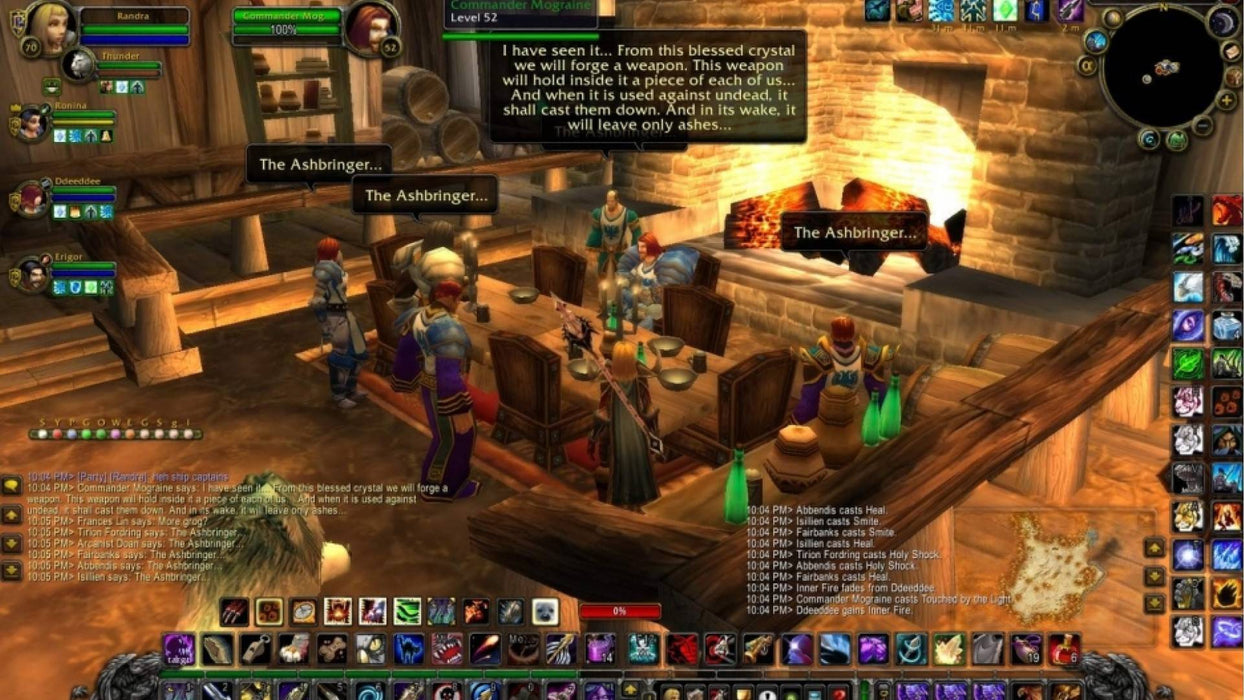Zoom in the minimap with plus button
The height and width of the screenshot is (700, 1244).
point(1226,100)
